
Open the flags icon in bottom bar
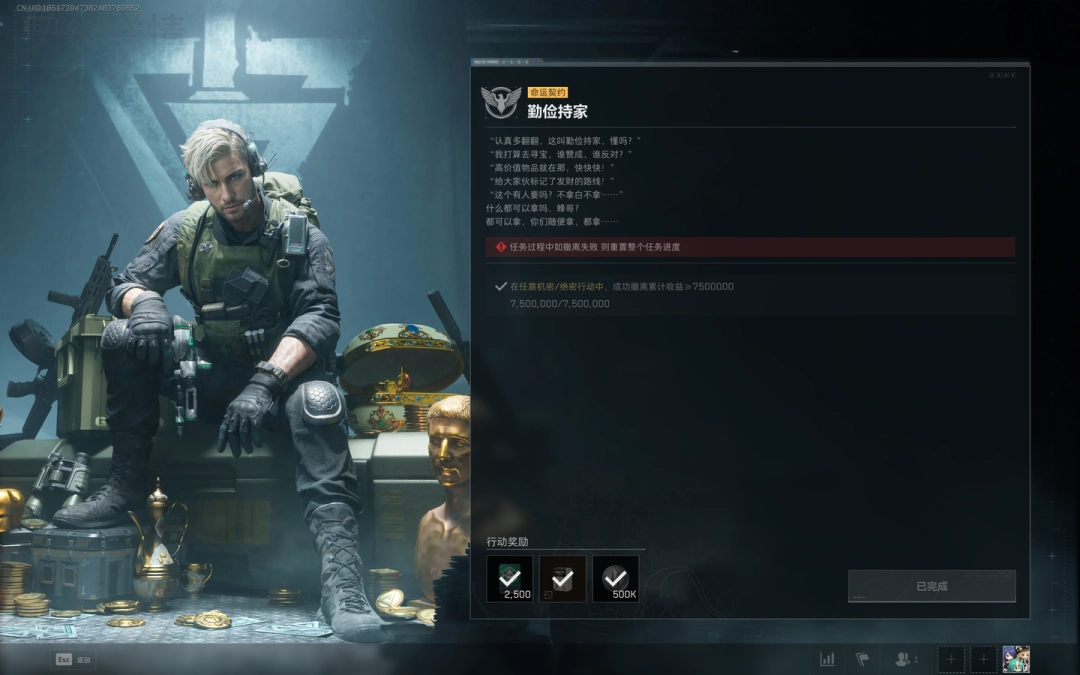pos(862,659)
